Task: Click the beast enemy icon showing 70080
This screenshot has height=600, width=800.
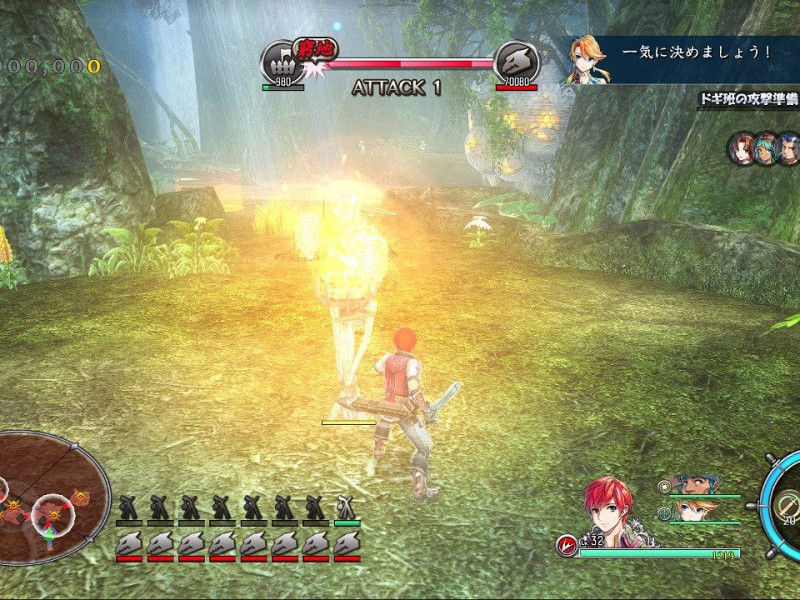Action: [517, 62]
